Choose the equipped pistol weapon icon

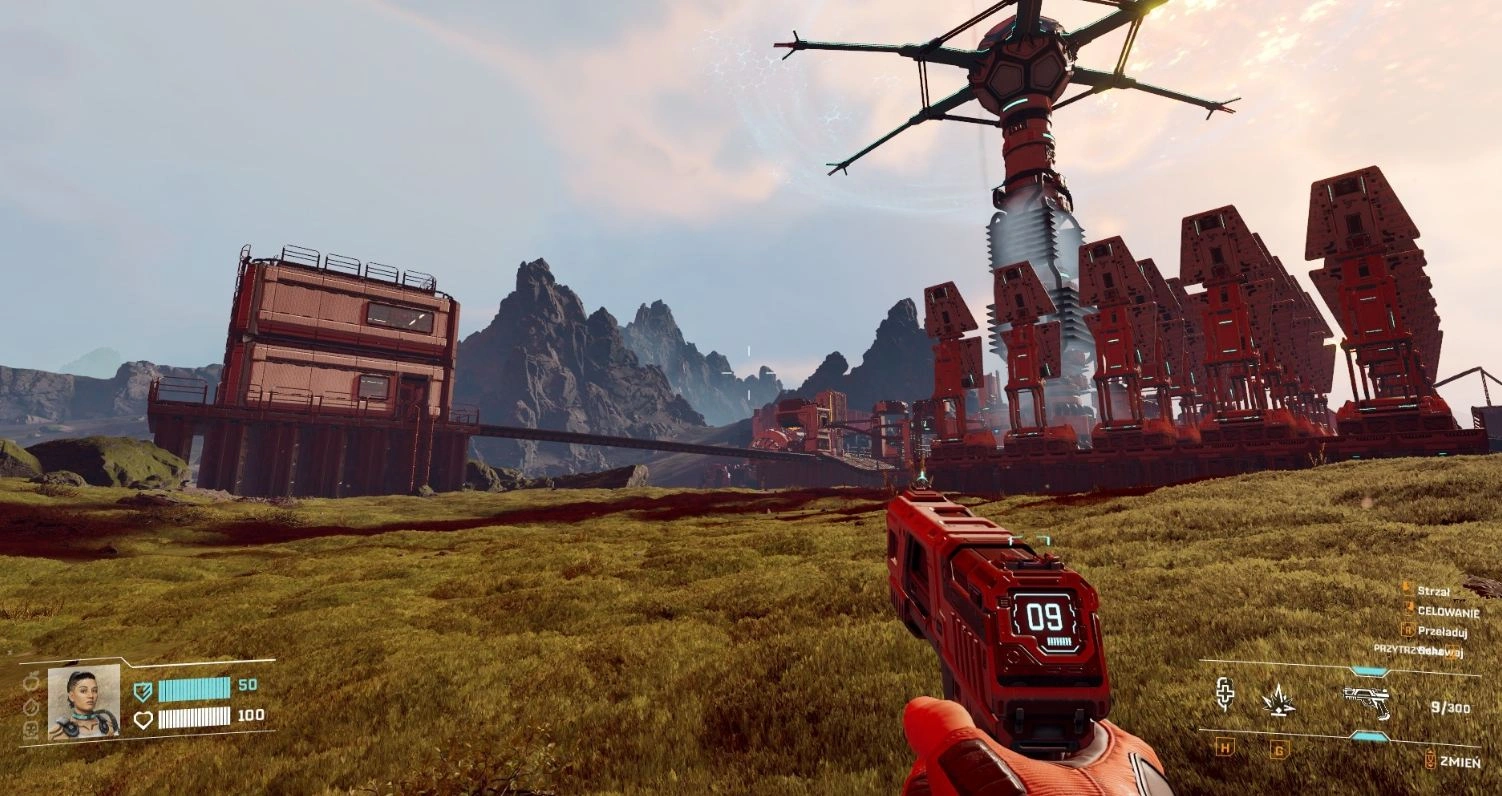click(1366, 701)
